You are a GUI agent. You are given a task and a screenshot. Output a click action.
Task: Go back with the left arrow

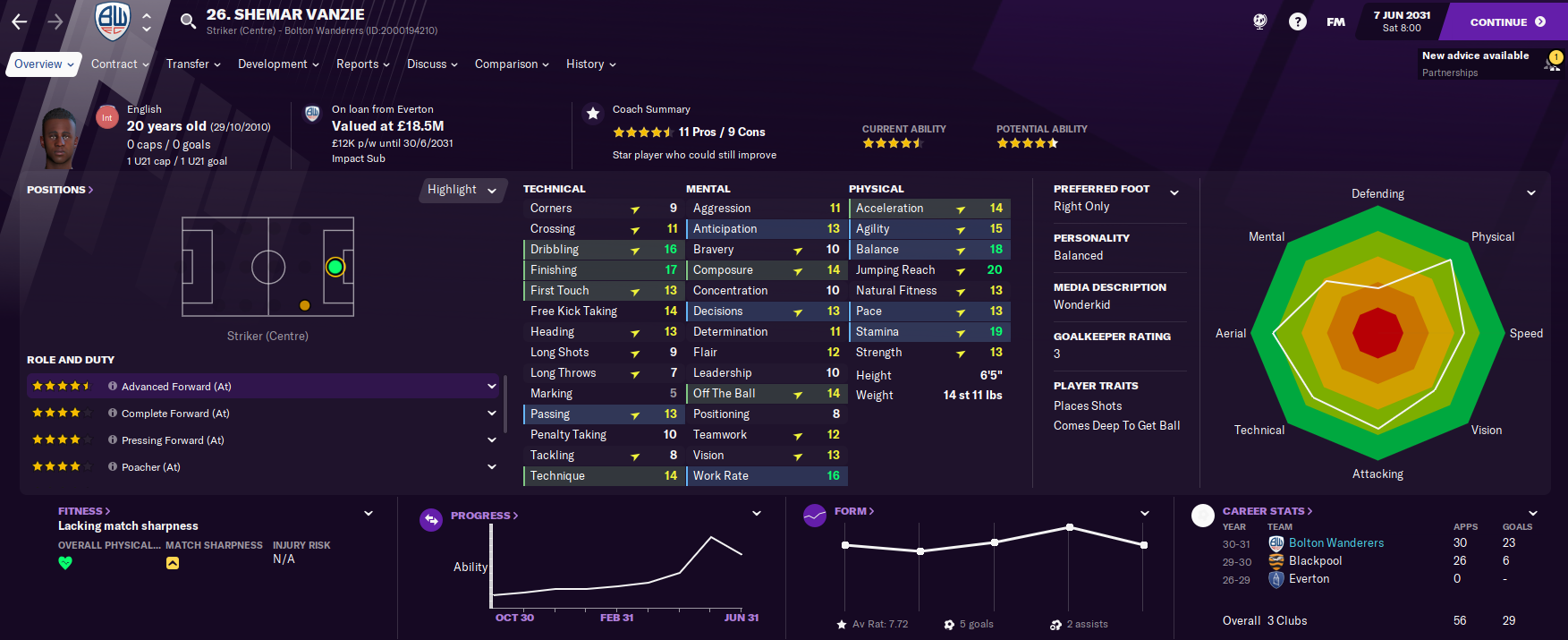(20, 21)
